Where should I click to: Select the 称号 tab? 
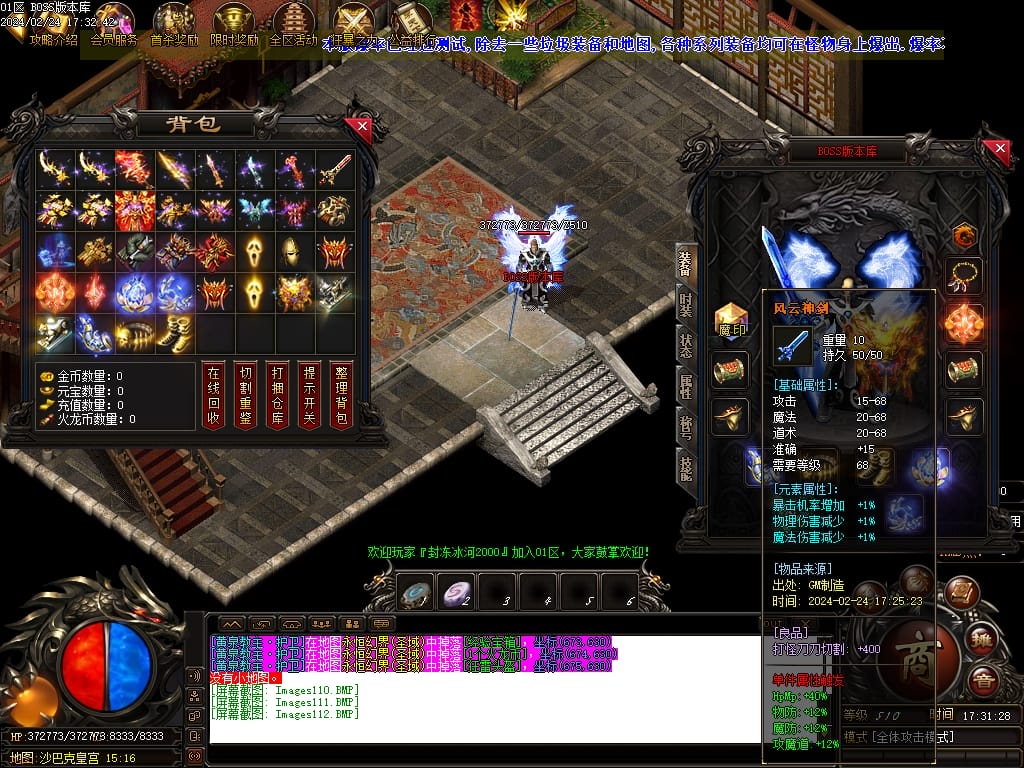click(x=686, y=428)
